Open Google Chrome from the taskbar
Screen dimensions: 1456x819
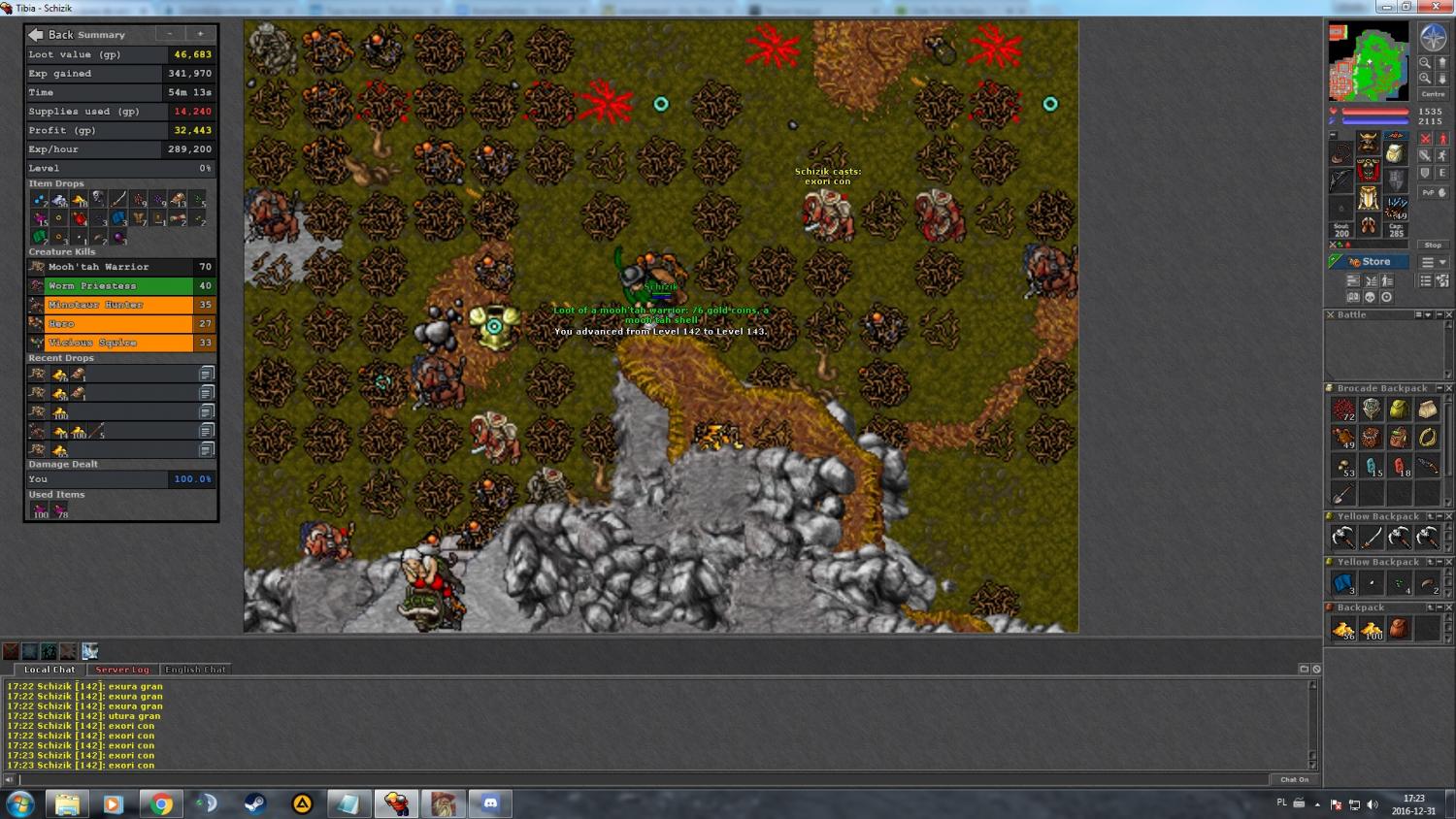[x=161, y=803]
